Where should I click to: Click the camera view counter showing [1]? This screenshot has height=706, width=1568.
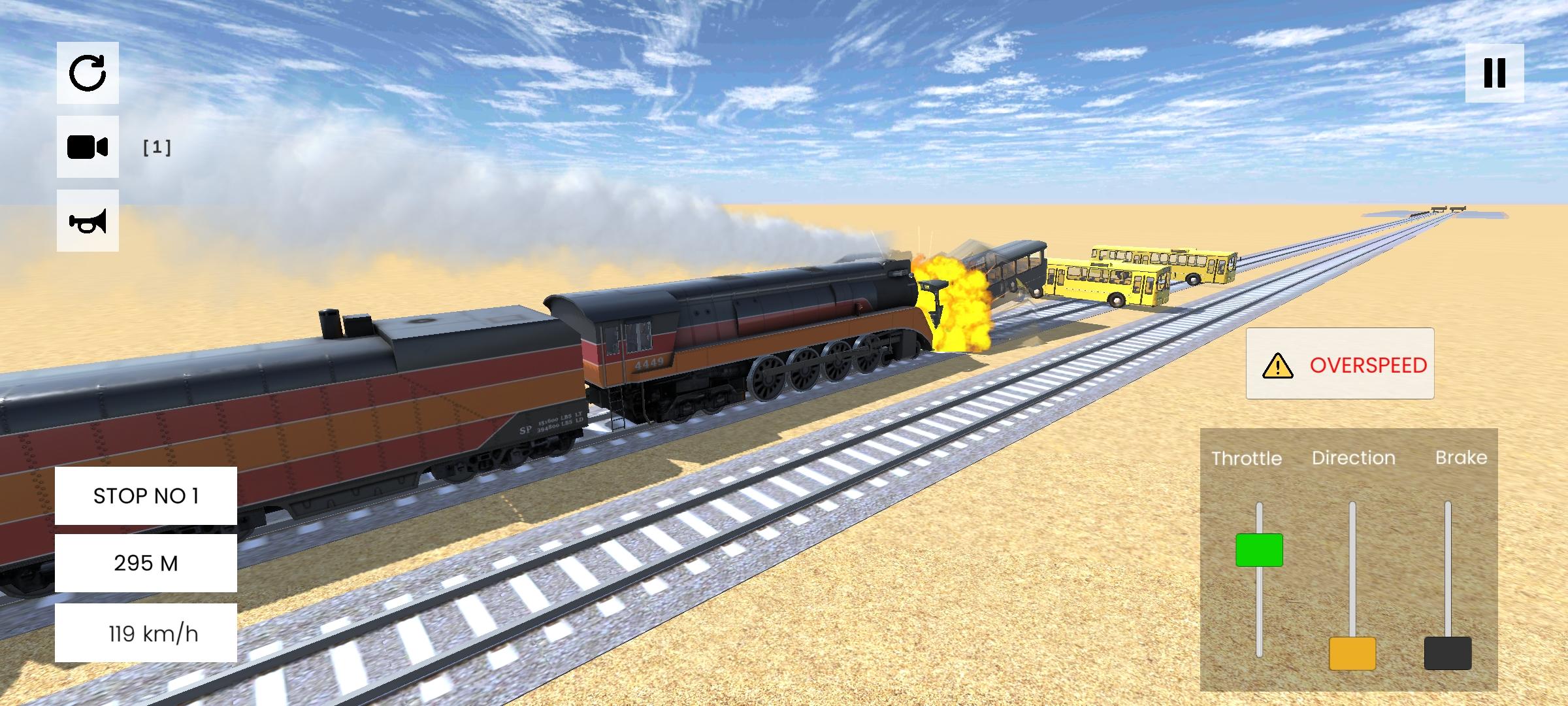click(159, 148)
